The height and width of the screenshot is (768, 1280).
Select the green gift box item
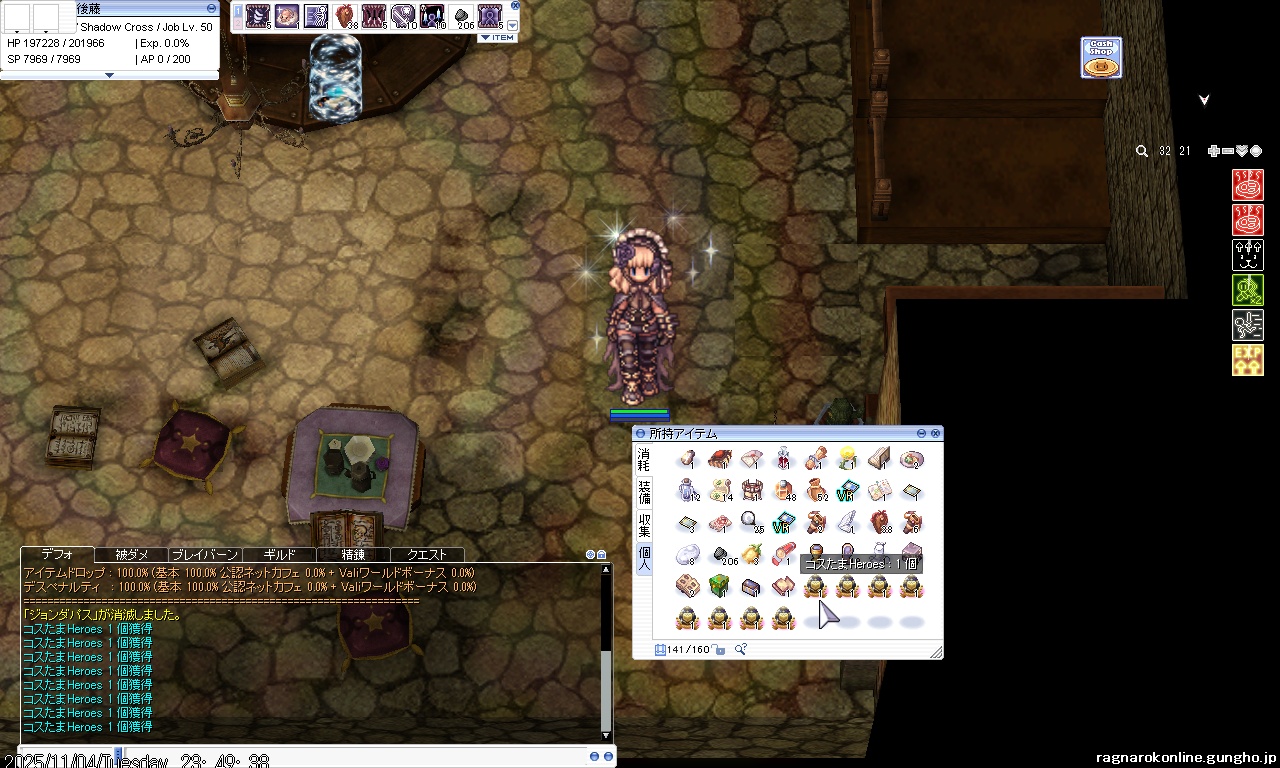[719, 586]
